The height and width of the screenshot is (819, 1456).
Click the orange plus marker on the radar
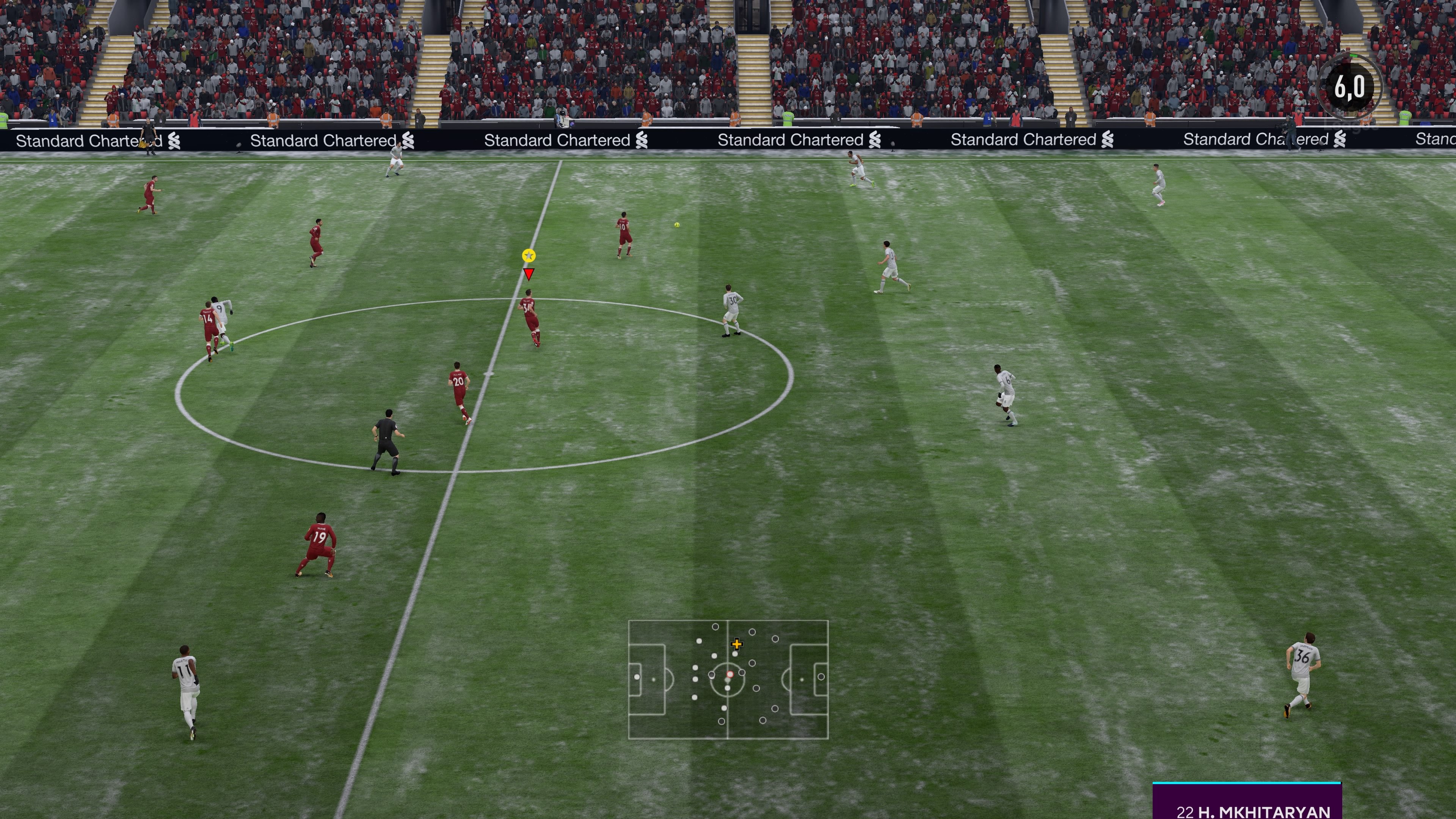click(737, 644)
